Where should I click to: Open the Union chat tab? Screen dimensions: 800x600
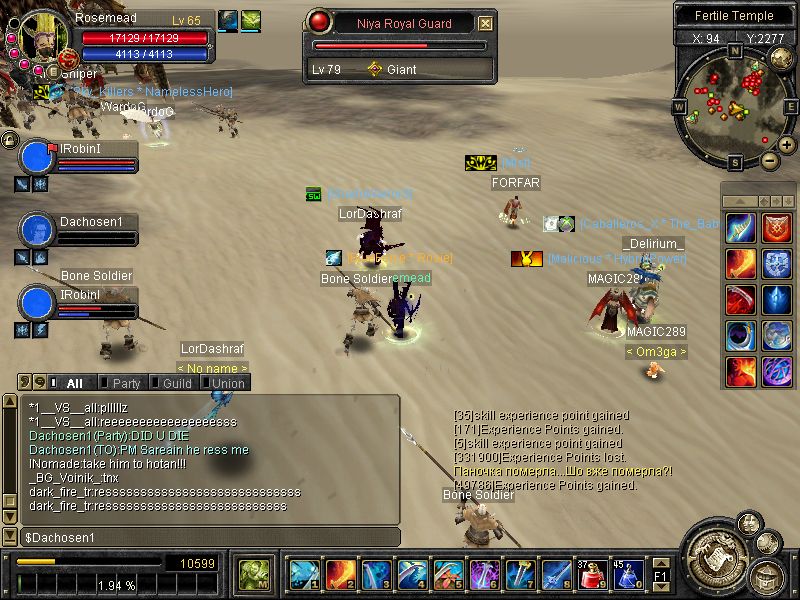click(x=226, y=383)
